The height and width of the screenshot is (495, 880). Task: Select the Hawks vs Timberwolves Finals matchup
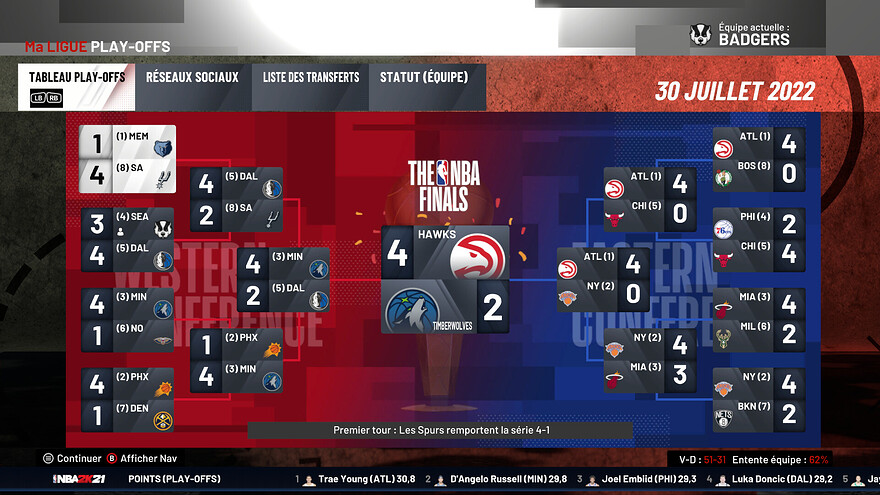tap(445, 279)
